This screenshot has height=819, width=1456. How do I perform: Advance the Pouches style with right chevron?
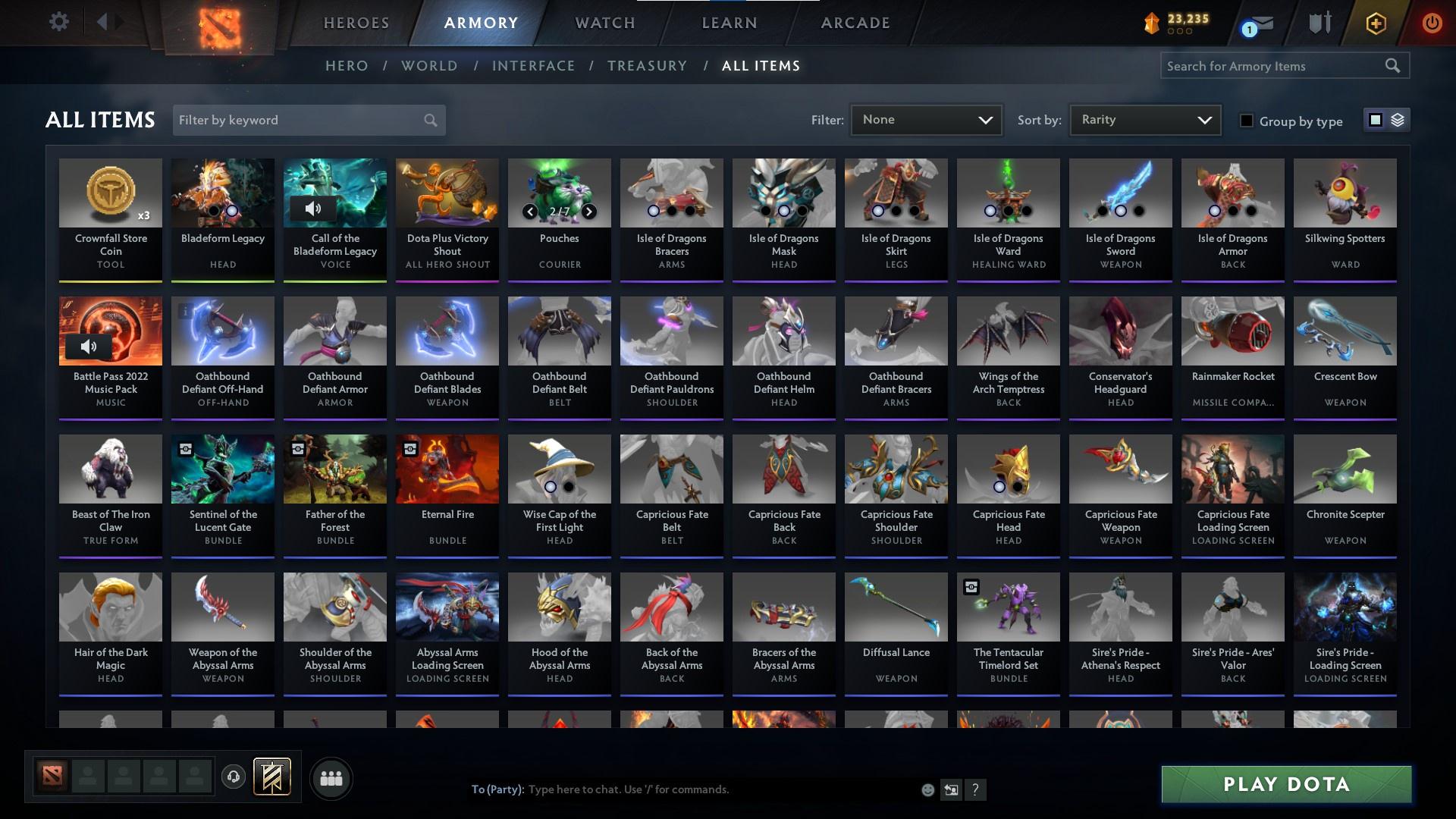589,212
